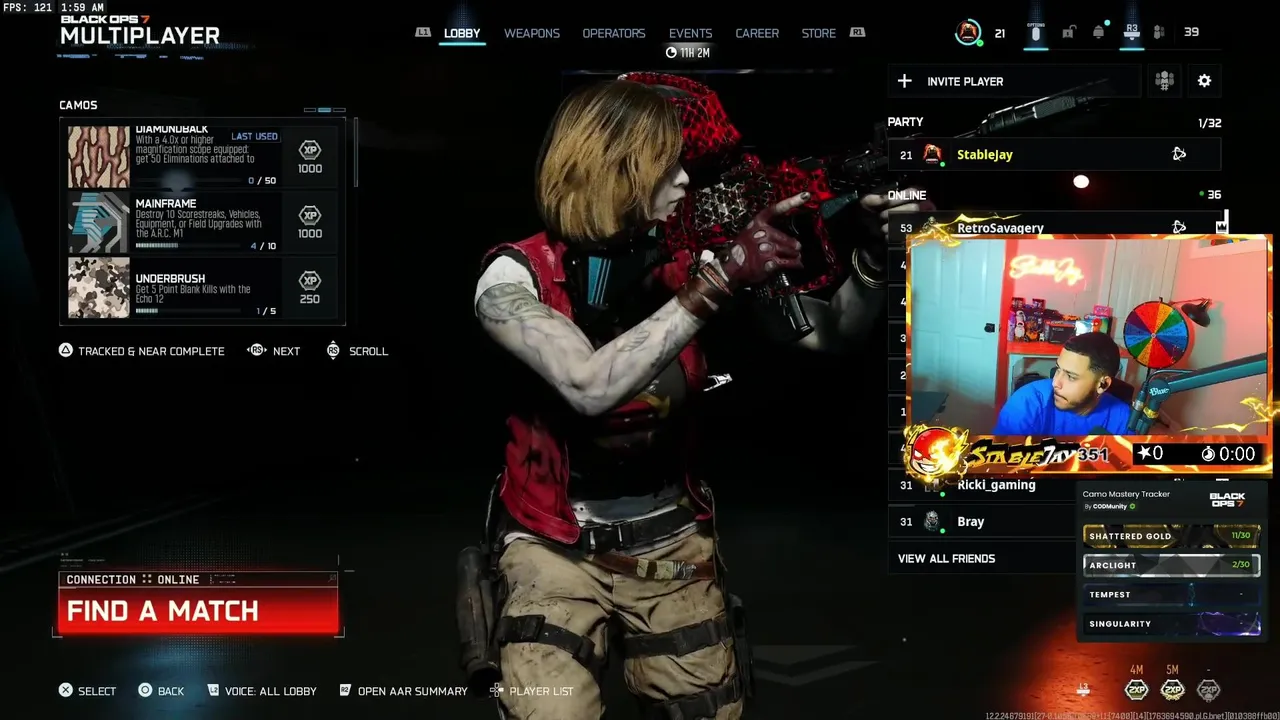Screen dimensions: 1280x720
Task: Start matchmaking with Find a Match
Action: pyautogui.click(x=198, y=610)
